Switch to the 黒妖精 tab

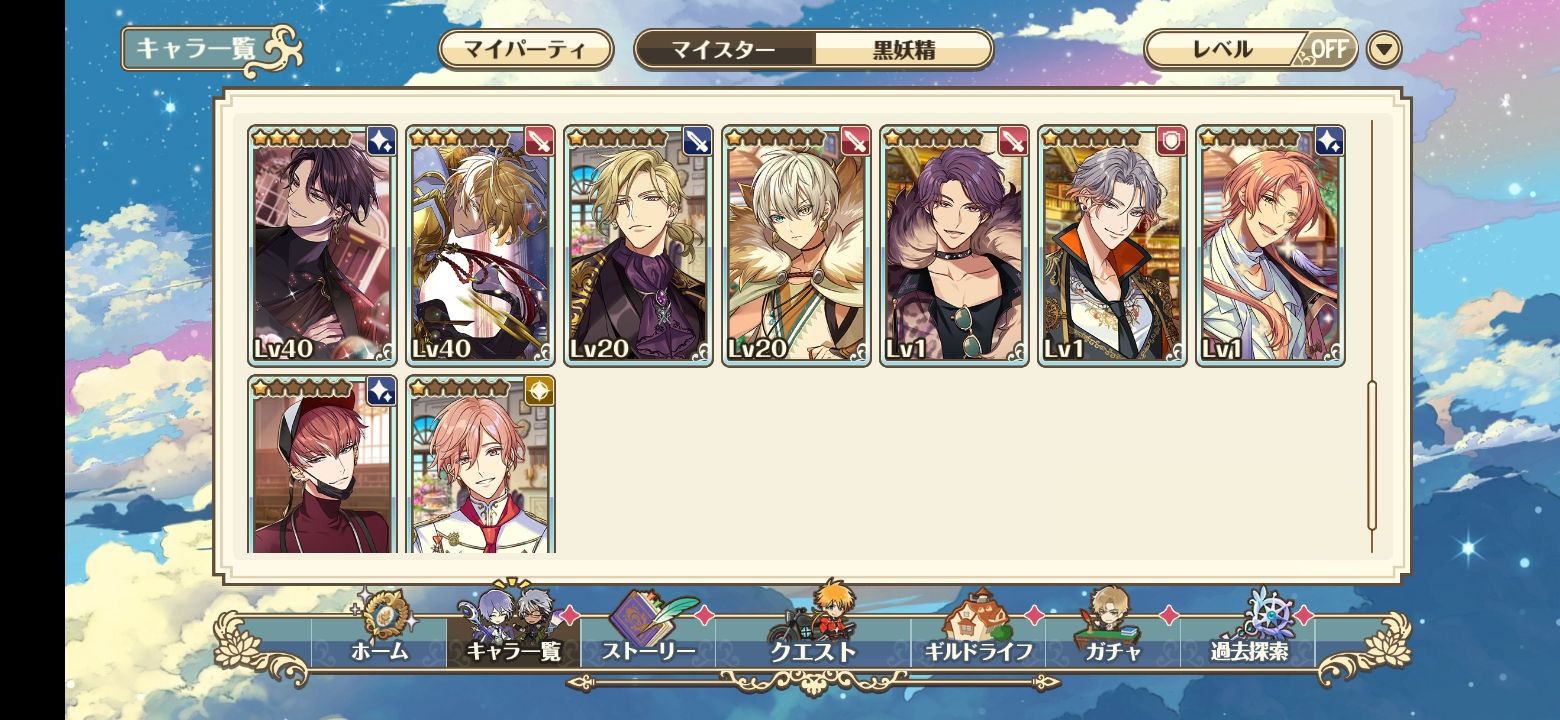coord(903,49)
